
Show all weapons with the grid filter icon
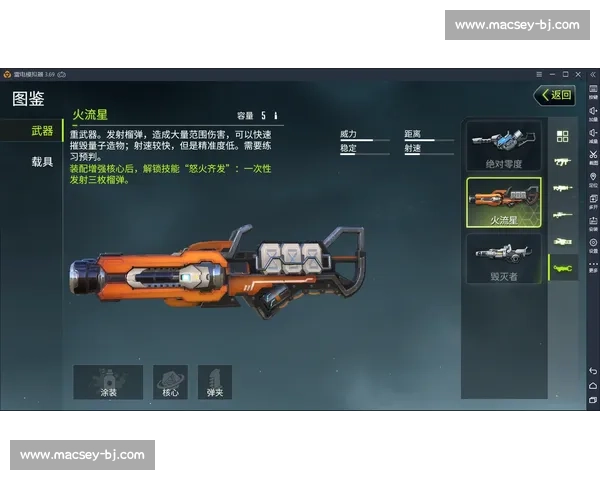point(562,136)
